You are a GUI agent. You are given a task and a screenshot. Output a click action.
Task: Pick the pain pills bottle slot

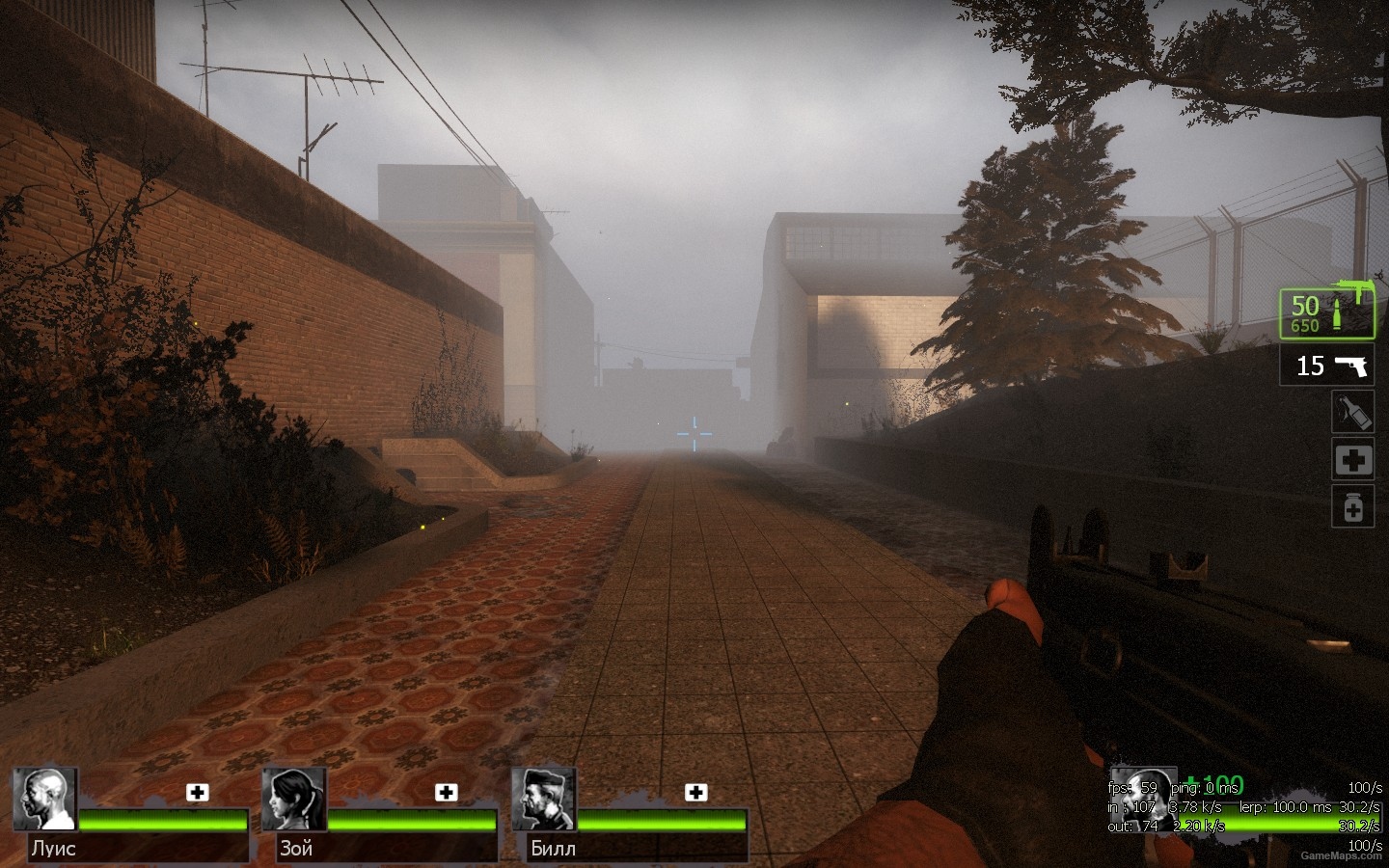[x=1352, y=507]
